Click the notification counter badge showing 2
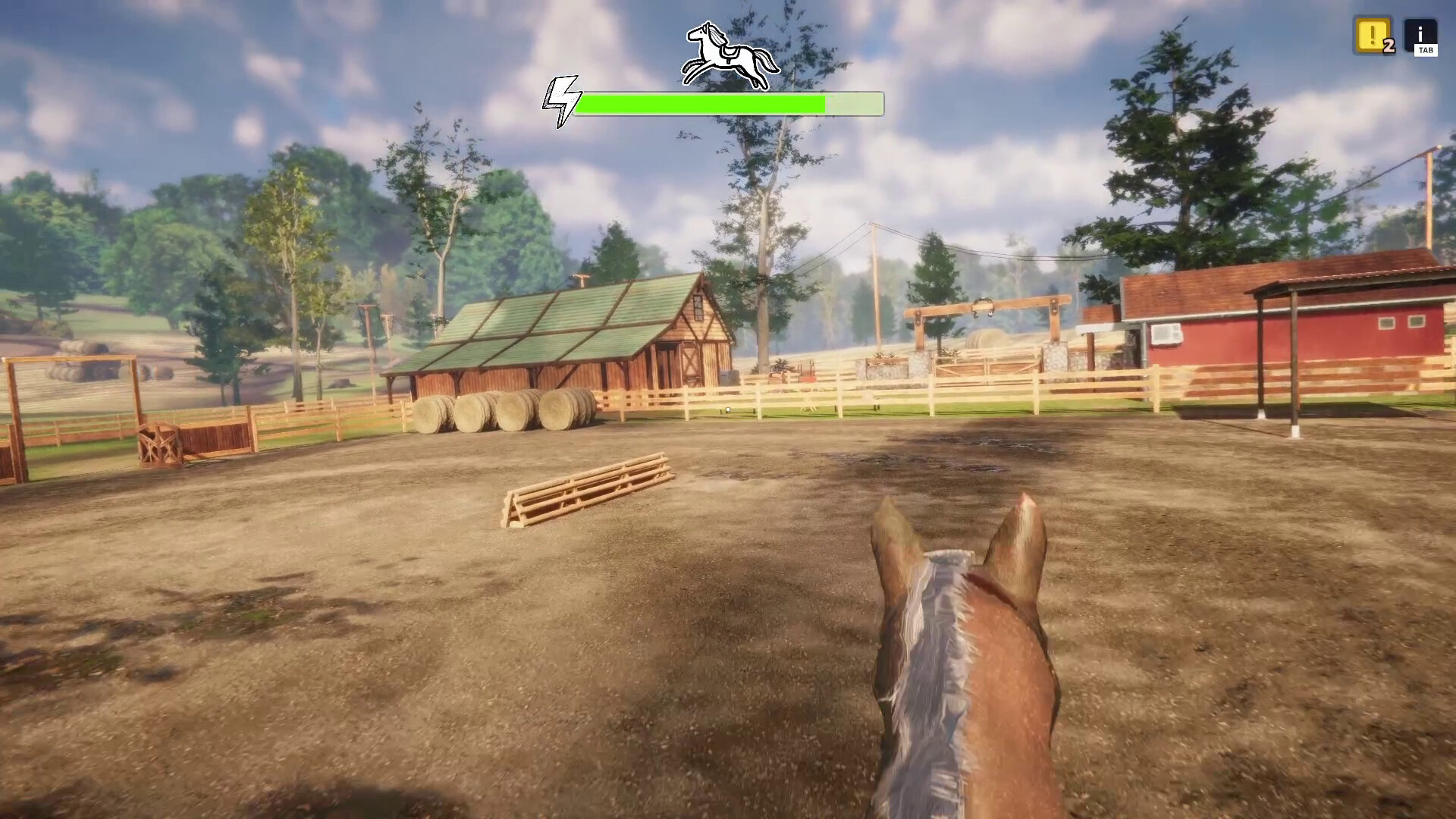 [1389, 47]
